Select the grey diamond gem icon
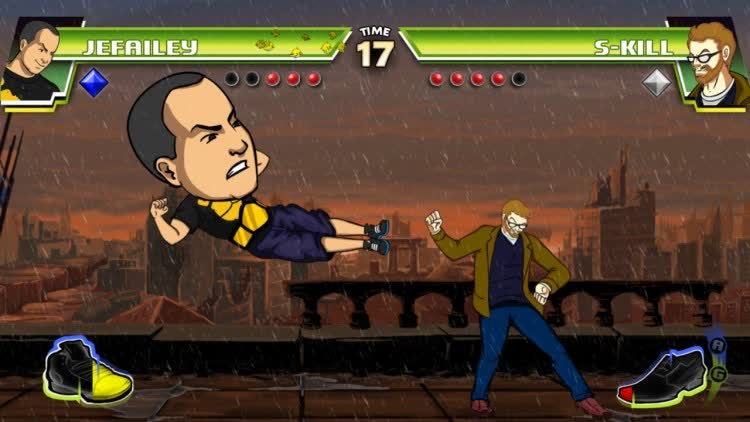This screenshot has height=422, width=750. [x=656, y=82]
